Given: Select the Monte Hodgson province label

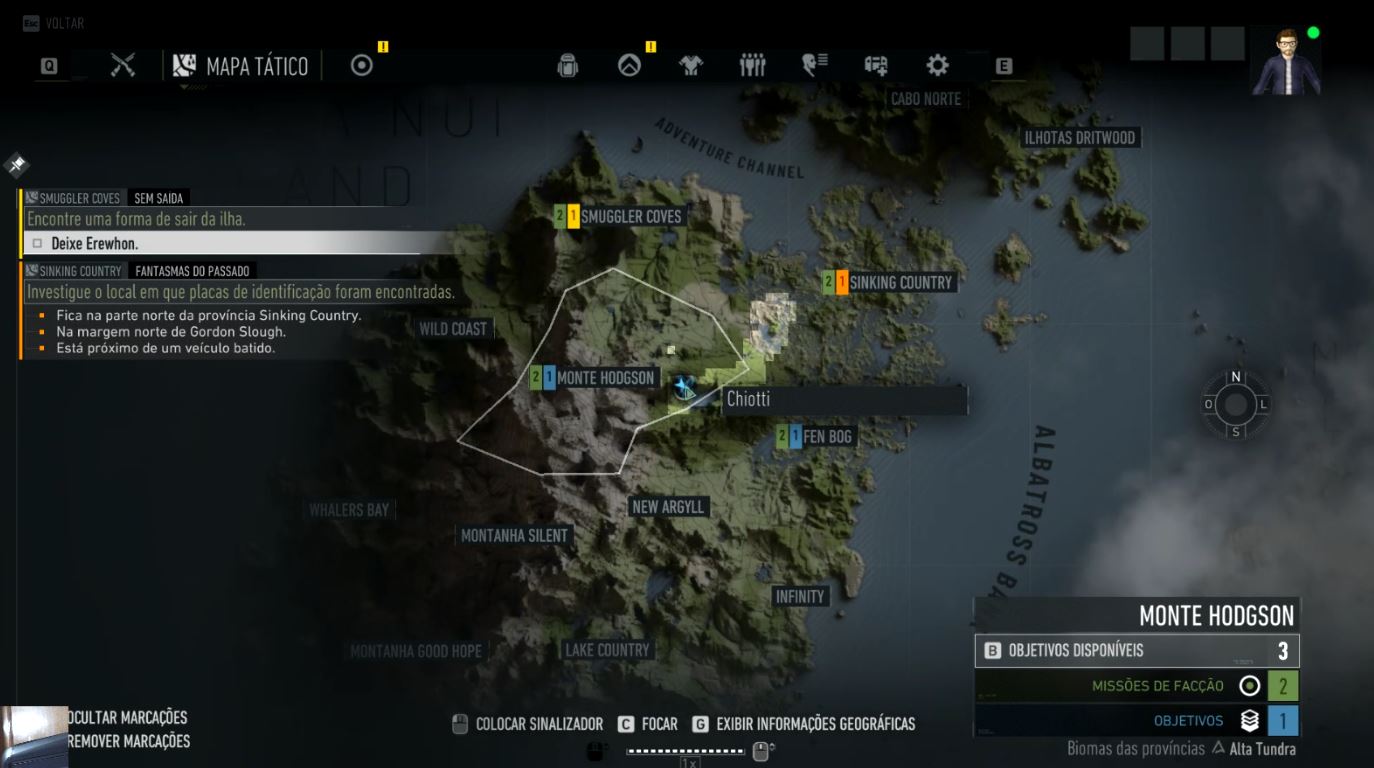Looking at the screenshot, I should click(604, 378).
